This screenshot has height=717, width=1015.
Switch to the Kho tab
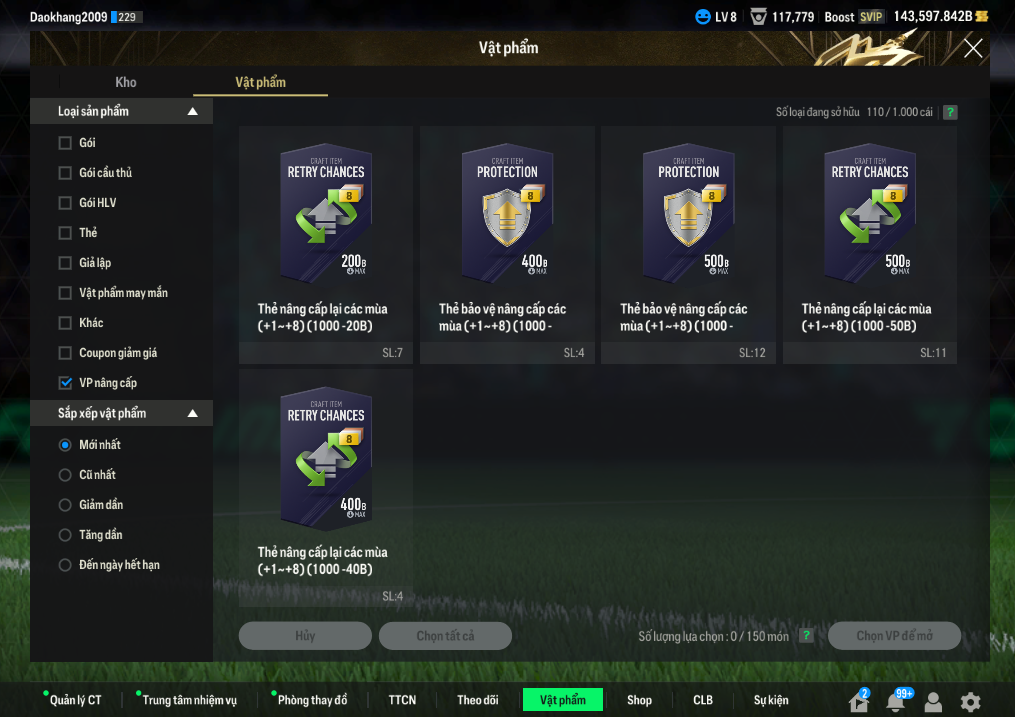[126, 82]
